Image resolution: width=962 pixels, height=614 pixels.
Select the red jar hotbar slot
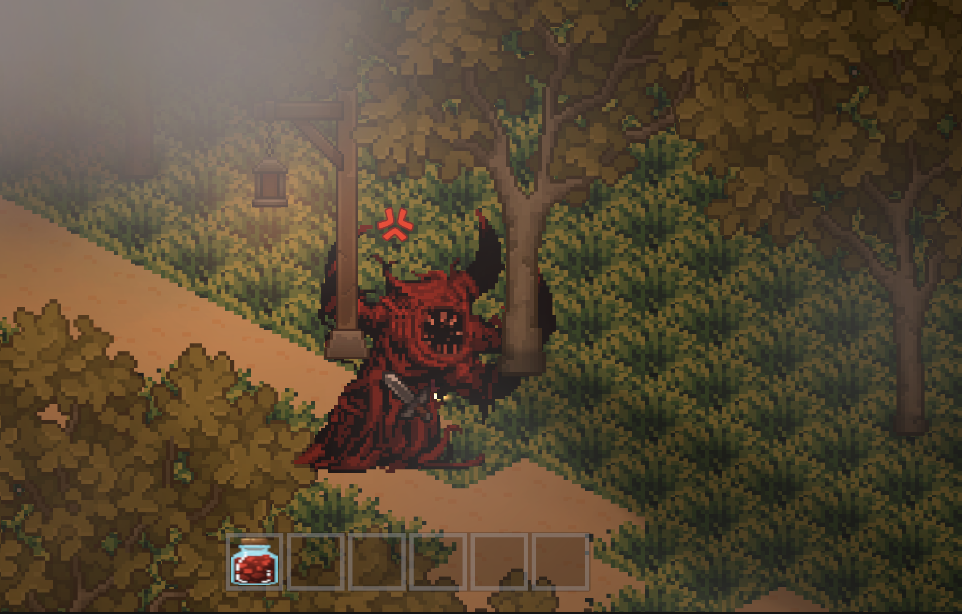click(254, 562)
